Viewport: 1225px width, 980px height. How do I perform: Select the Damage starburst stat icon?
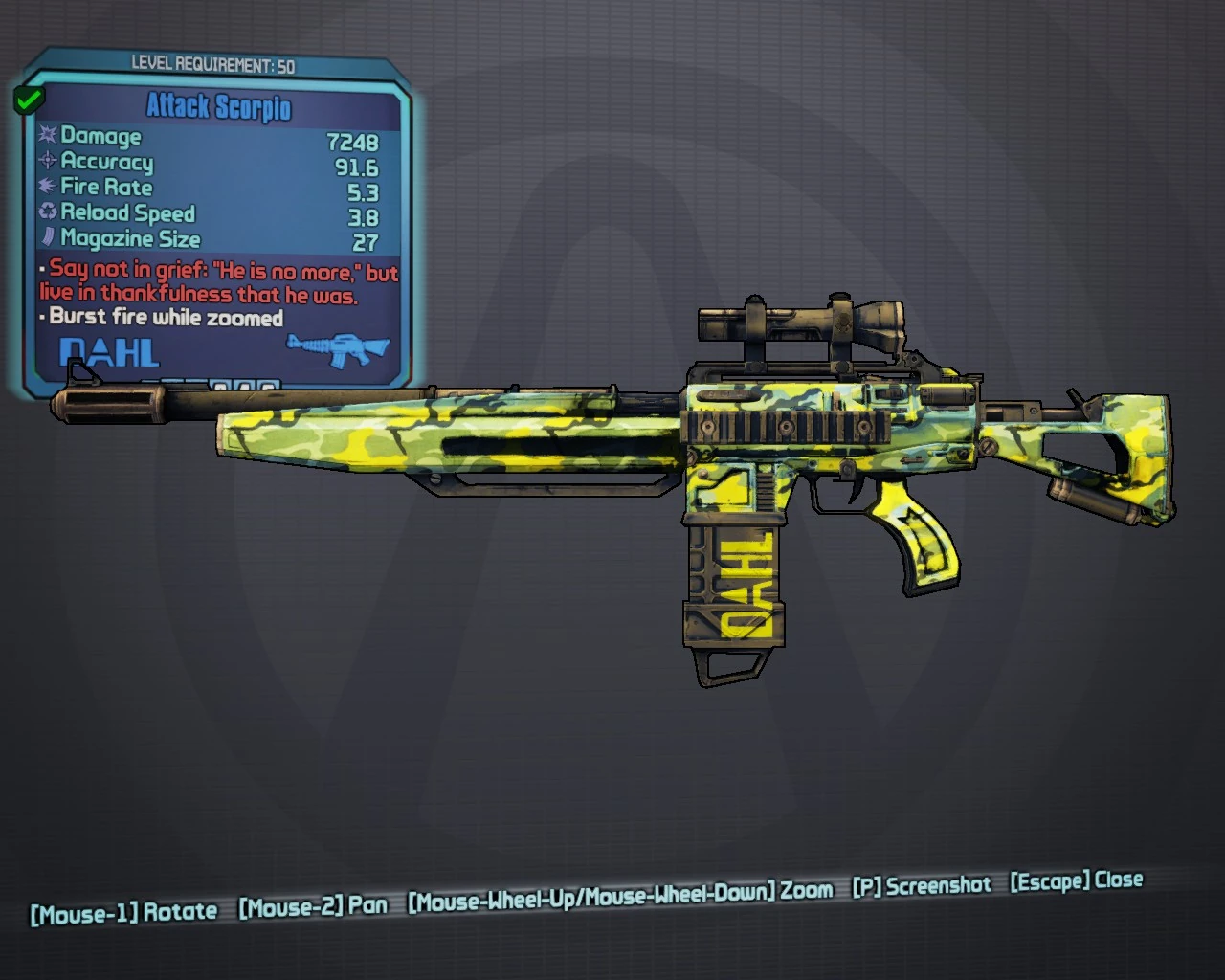[x=45, y=137]
